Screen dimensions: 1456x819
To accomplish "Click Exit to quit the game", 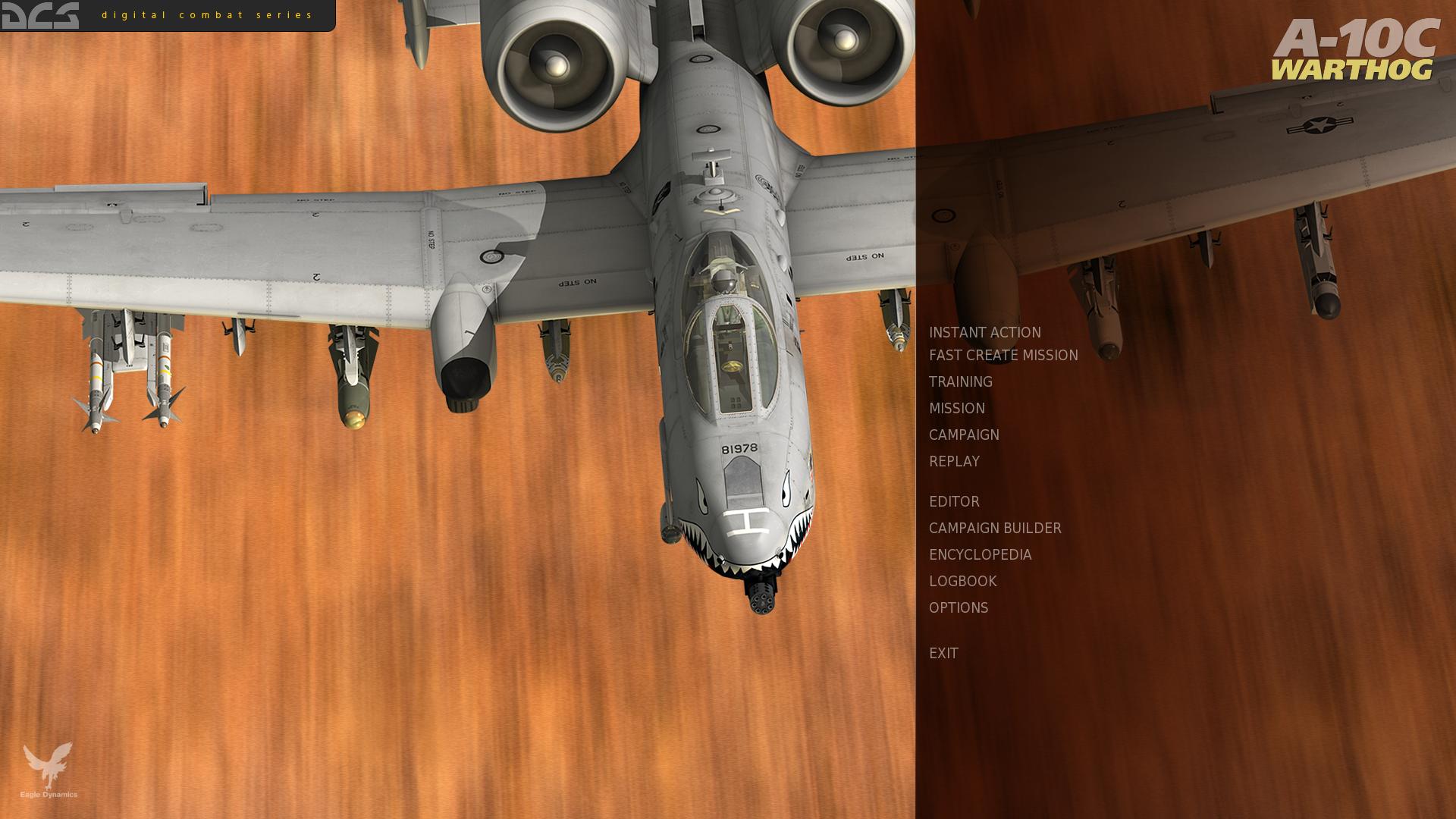I will (x=943, y=654).
